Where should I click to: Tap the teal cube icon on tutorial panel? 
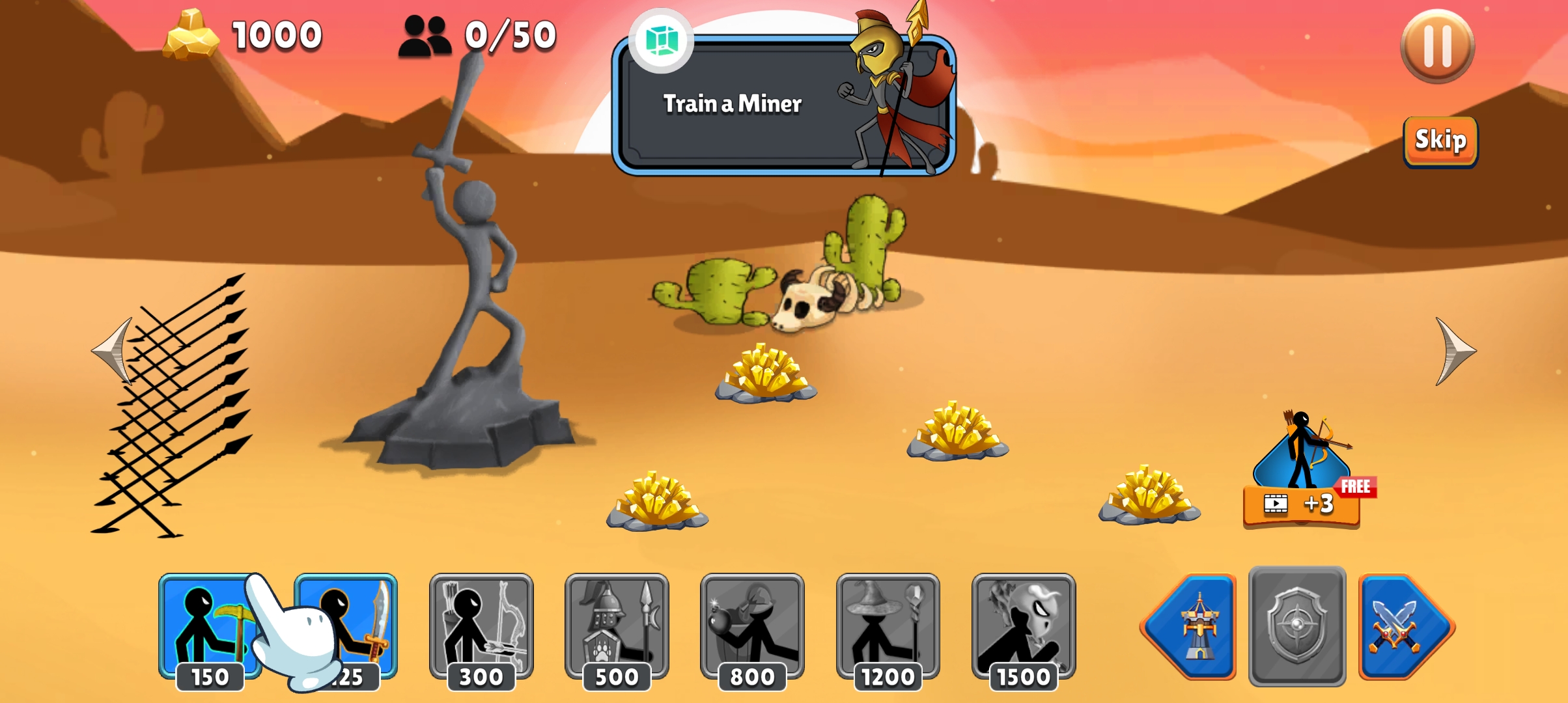coord(662,40)
